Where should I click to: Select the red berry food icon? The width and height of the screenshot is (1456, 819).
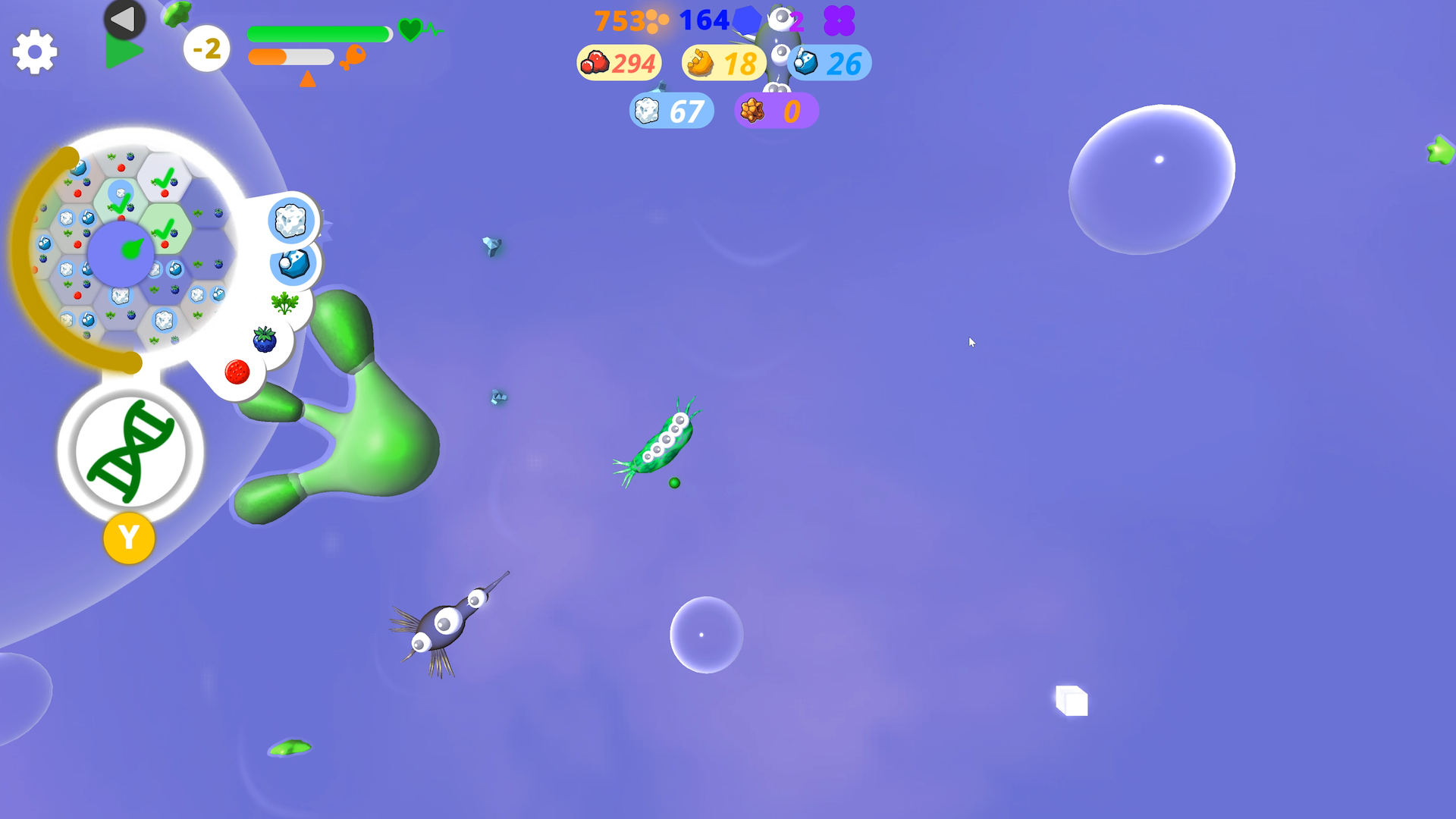click(237, 370)
